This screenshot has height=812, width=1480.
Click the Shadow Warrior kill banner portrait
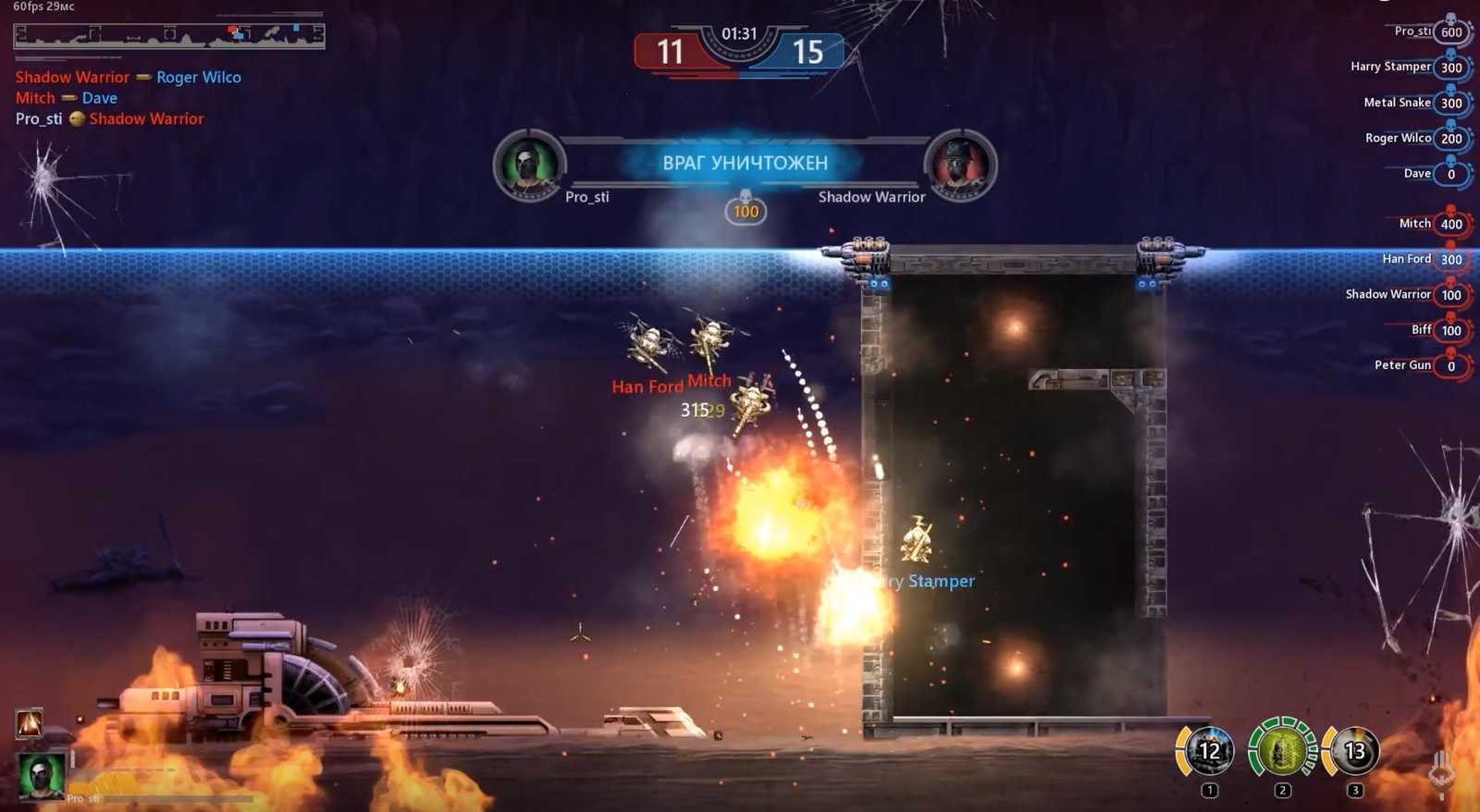(960, 166)
